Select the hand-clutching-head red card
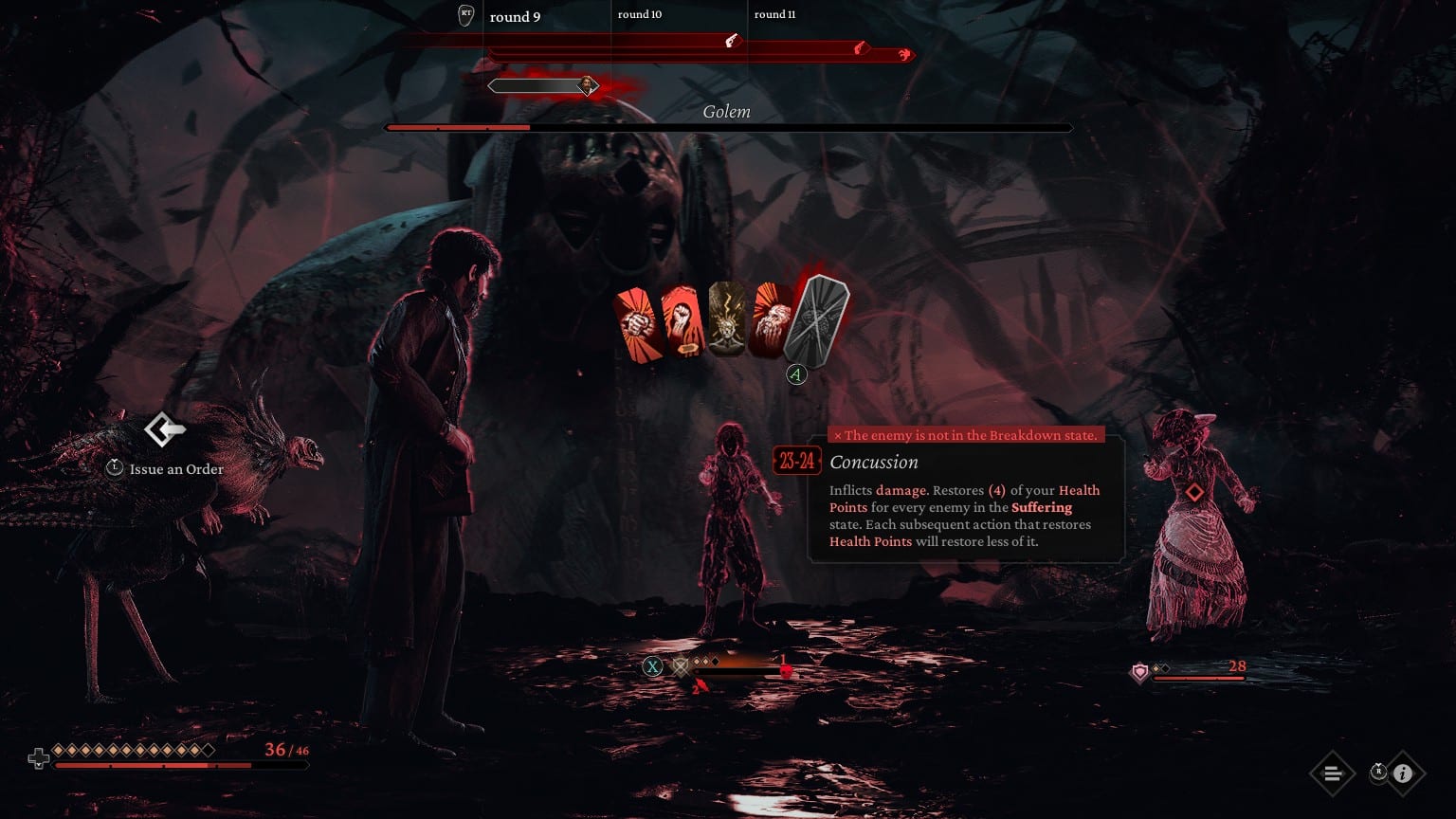1456x819 pixels. coord(771,322)
